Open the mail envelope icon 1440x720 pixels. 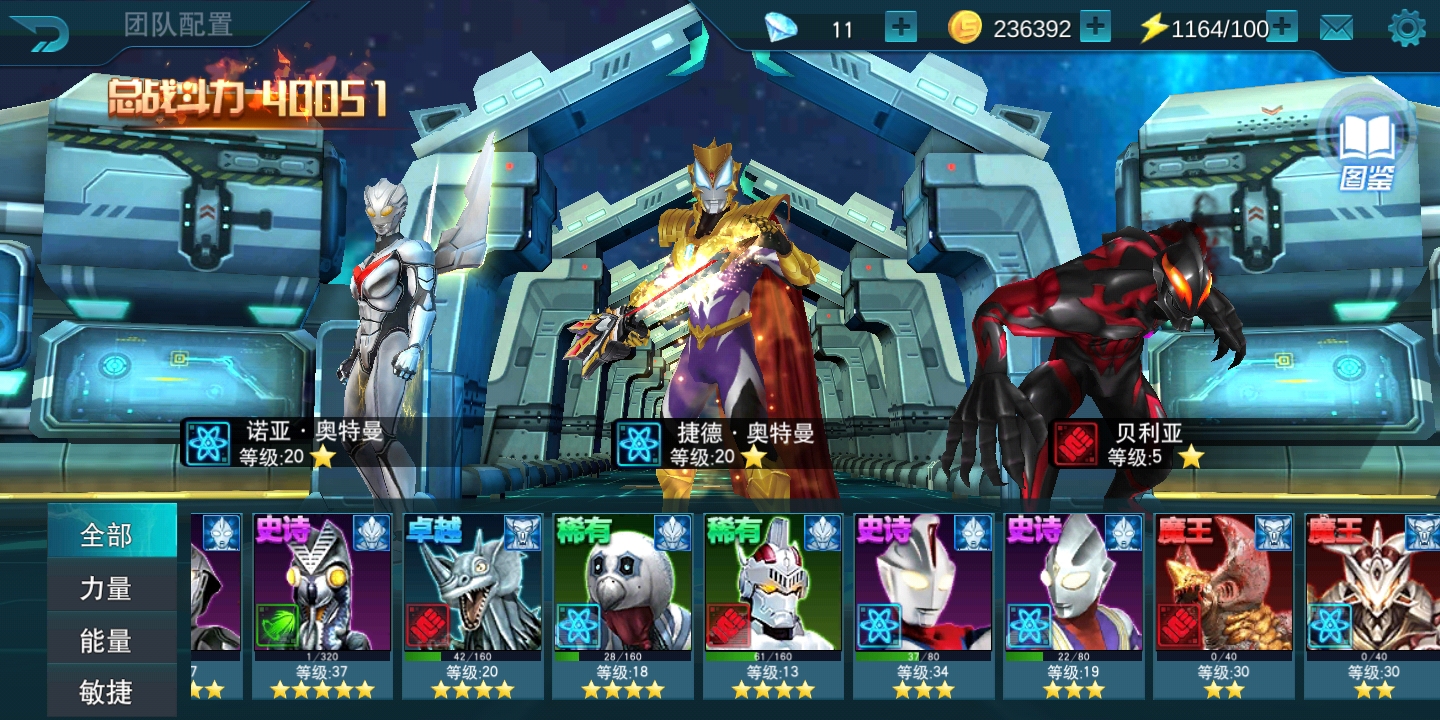click(x=1336, y=28)
